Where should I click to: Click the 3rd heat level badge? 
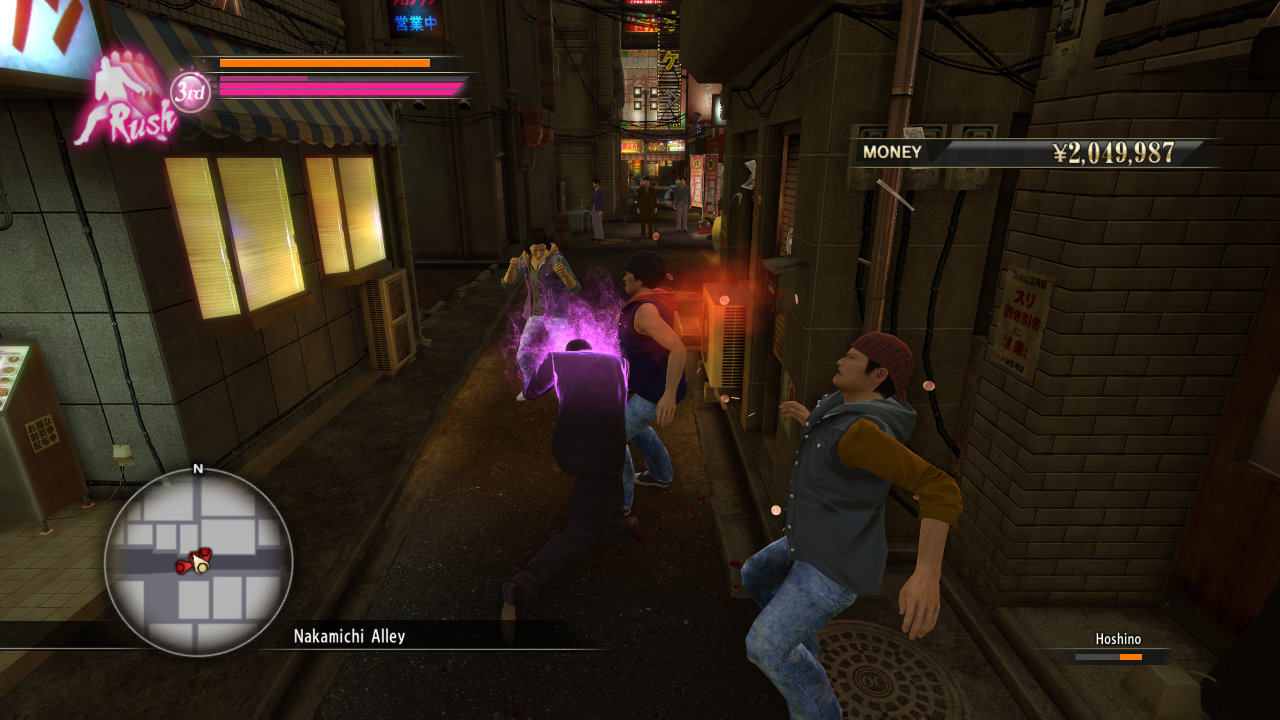click(190, 92)
